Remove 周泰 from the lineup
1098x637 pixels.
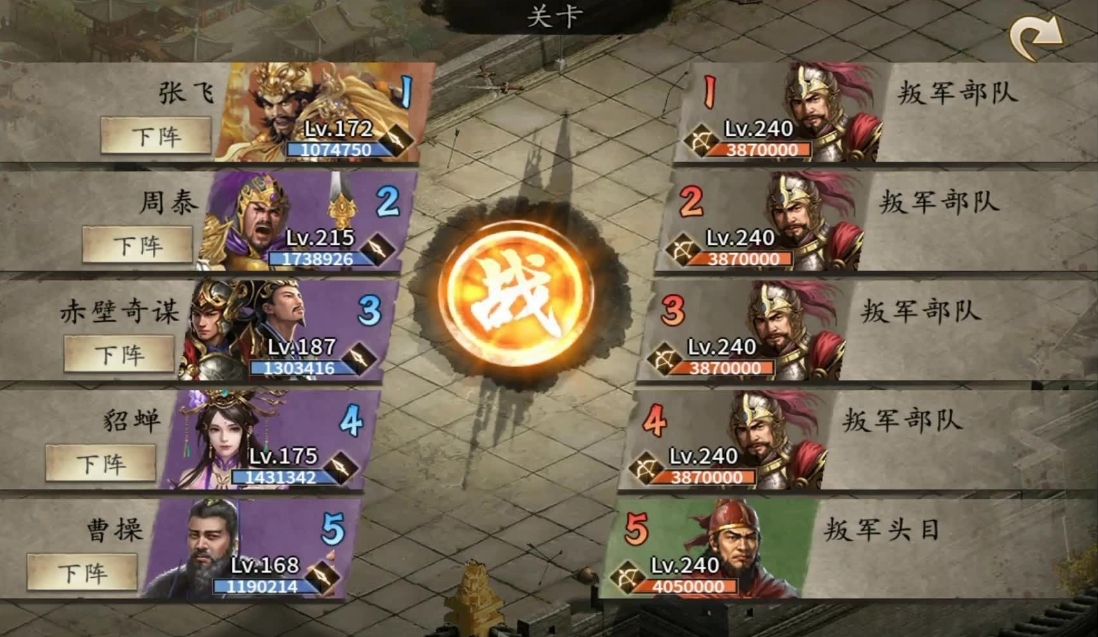pos(138,244)
